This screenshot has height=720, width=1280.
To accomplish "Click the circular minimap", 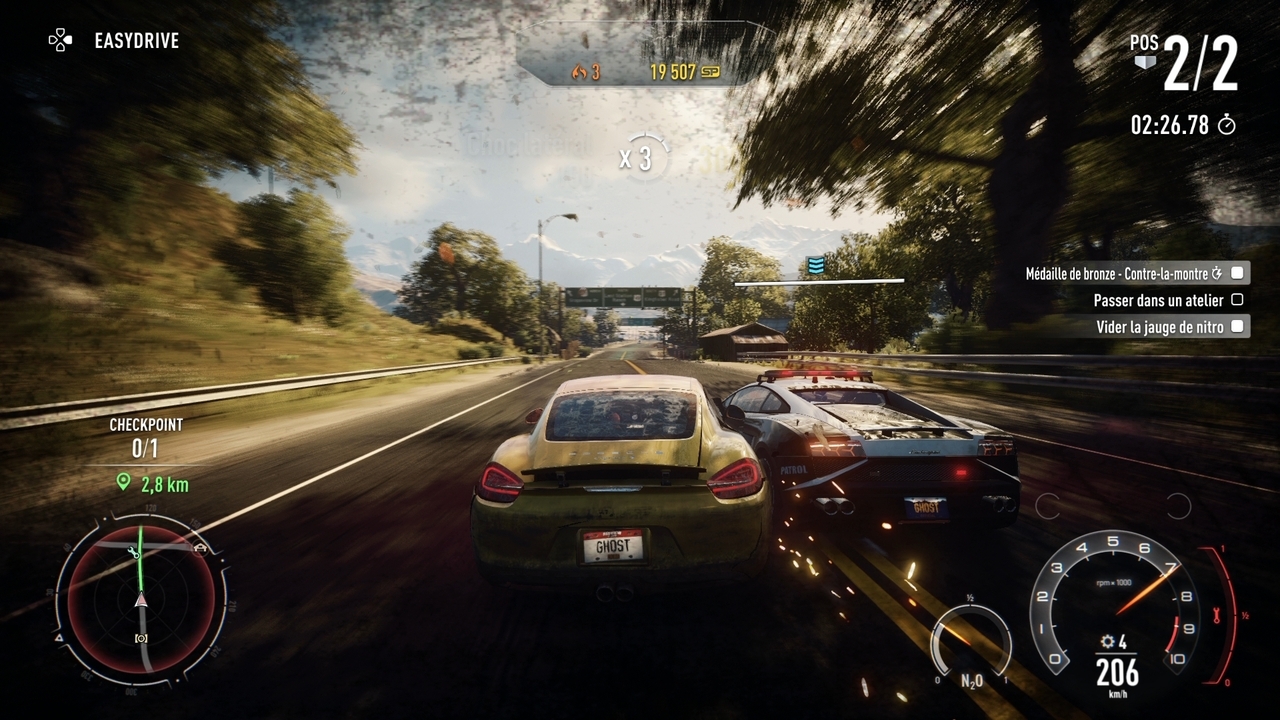I will [140, 598].
